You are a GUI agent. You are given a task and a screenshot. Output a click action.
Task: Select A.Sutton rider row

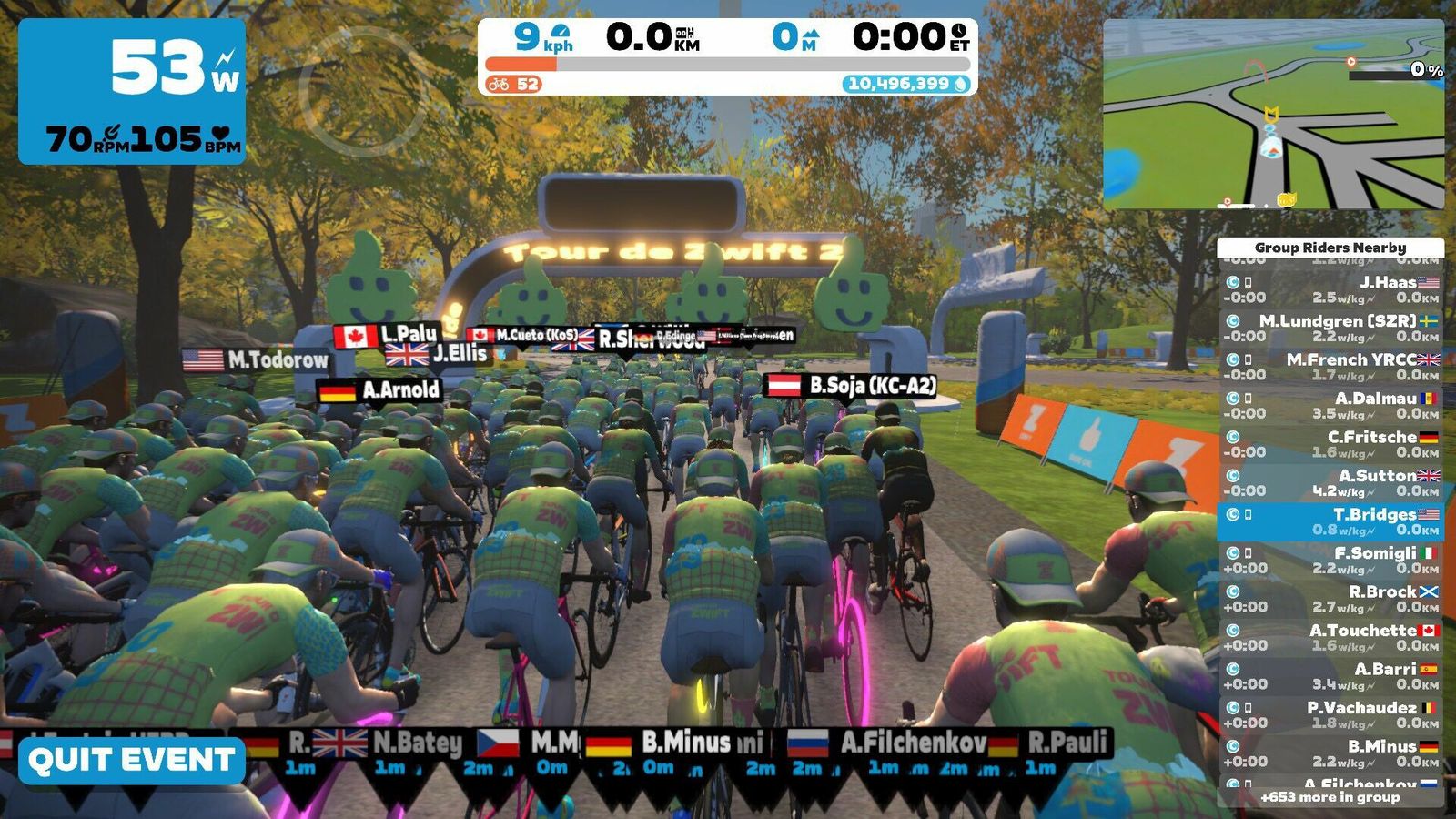coord(1330,483)
